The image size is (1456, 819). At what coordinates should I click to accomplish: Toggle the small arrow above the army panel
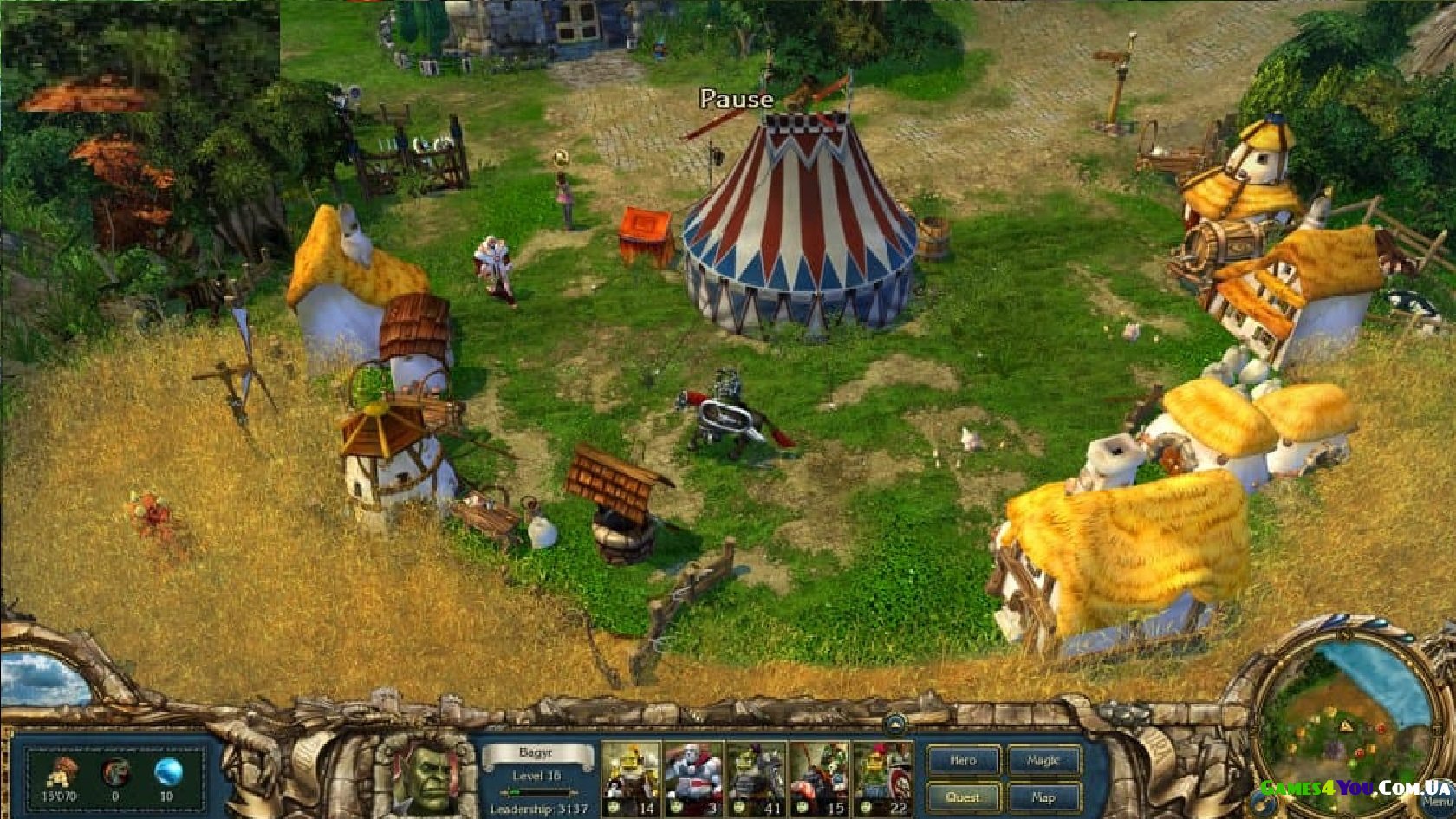(895, 723)
